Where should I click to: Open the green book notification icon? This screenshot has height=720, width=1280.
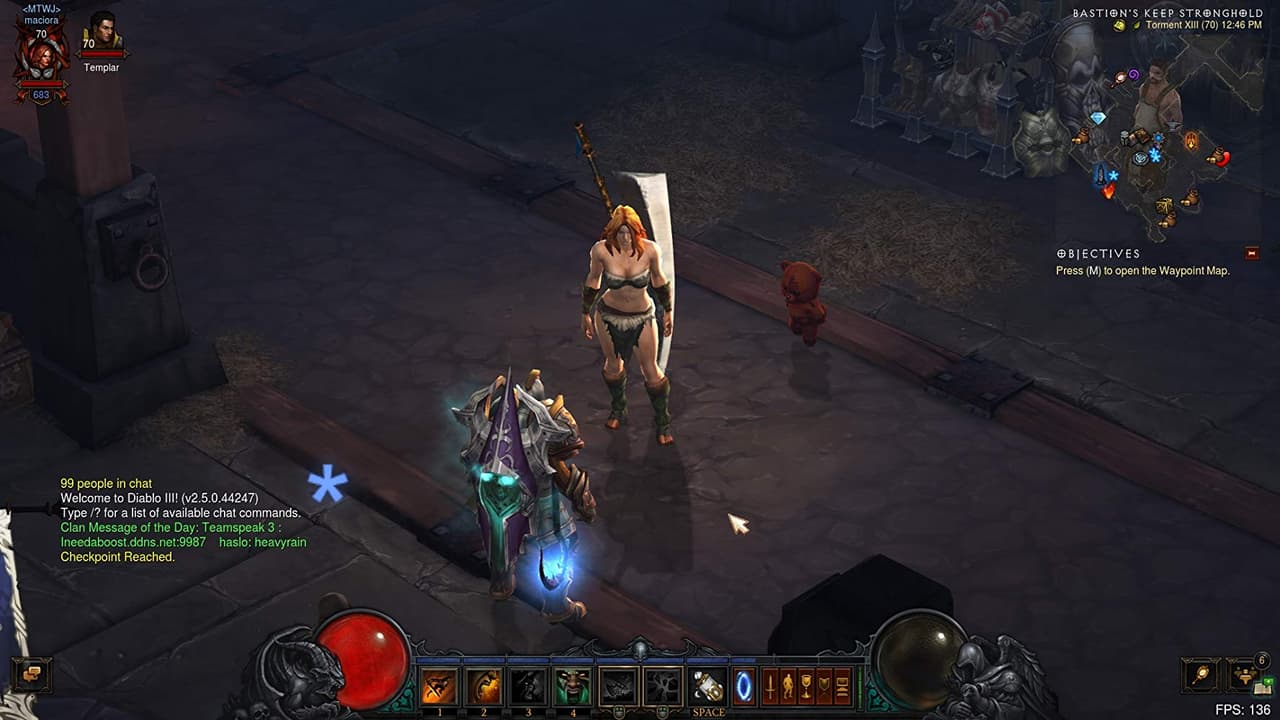pyautogui.click(x=1264, y=686)
